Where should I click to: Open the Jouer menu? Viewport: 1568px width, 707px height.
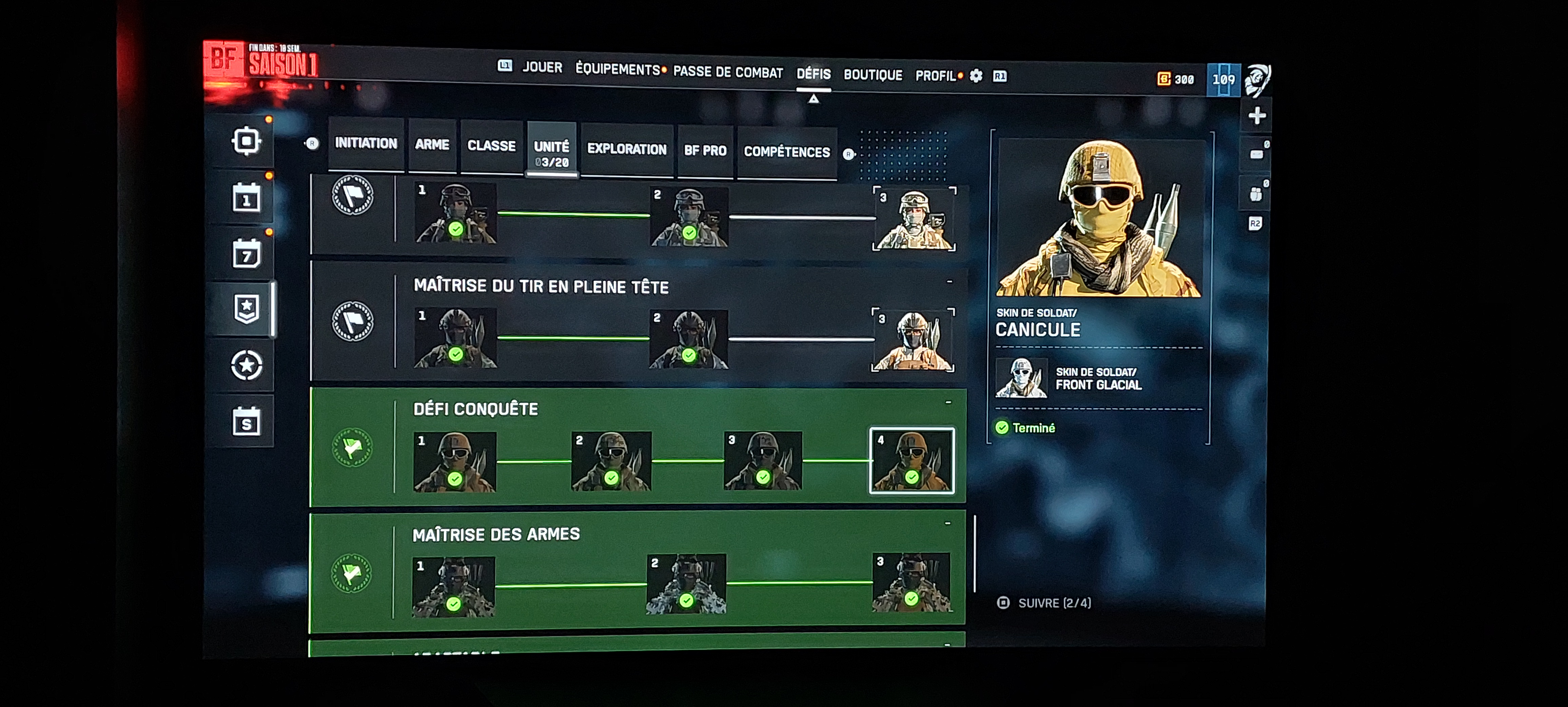pos(542,68)
